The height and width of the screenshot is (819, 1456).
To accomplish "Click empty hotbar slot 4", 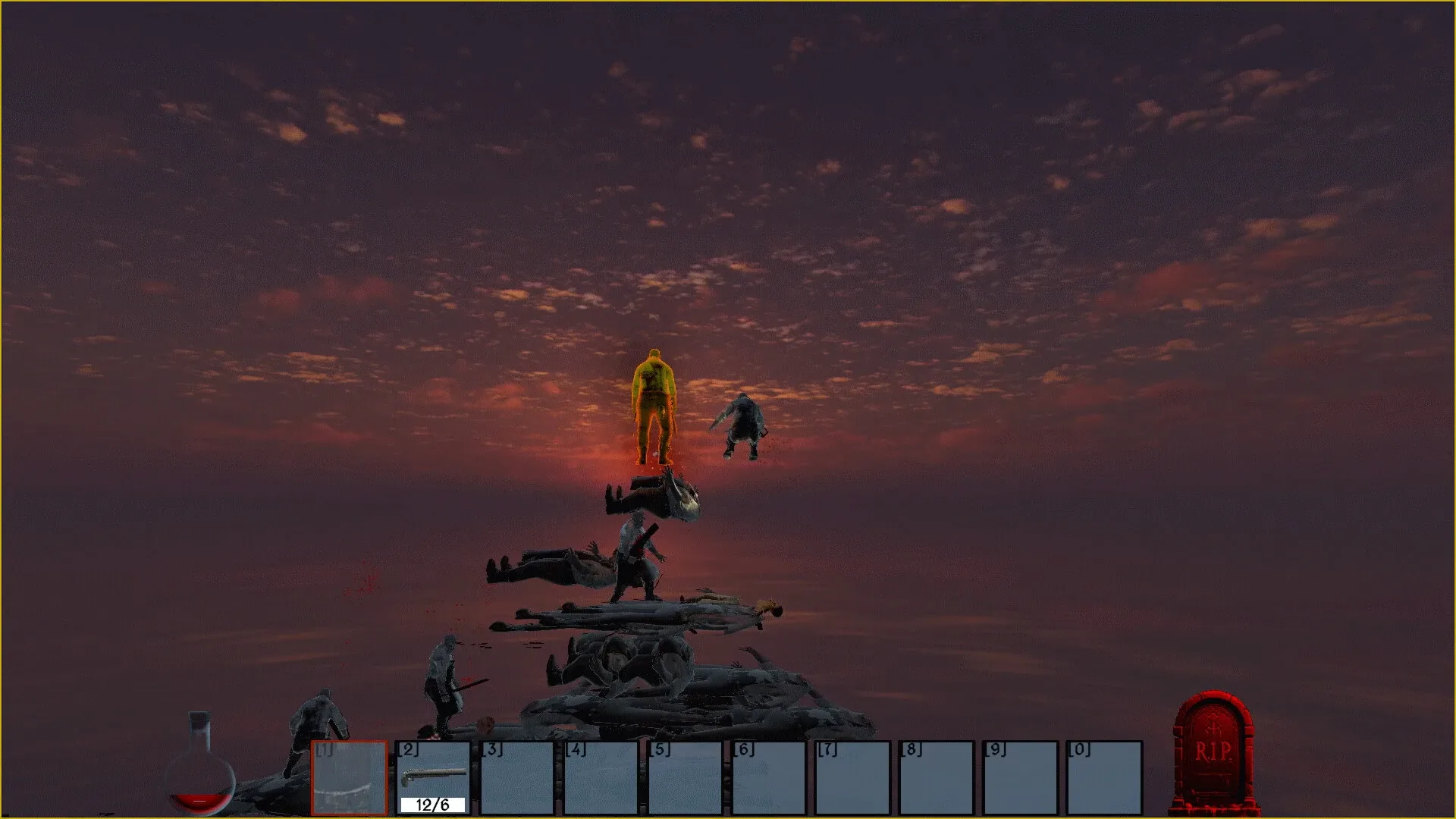I will (603, 777).
